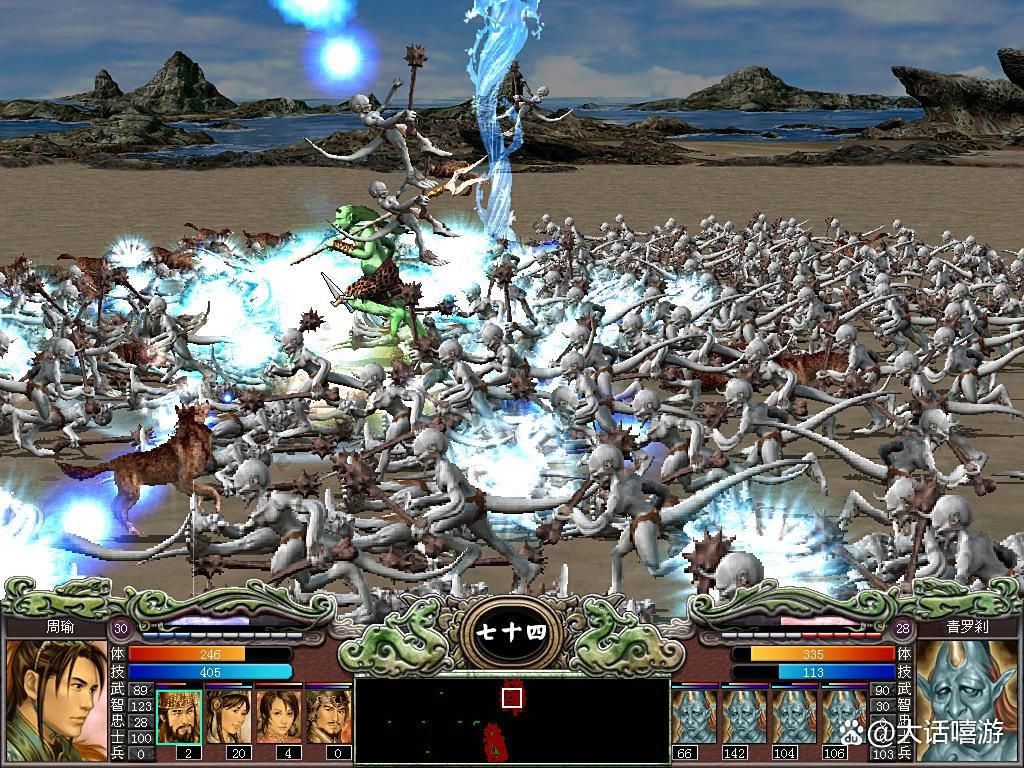The width and height of the screenshot is (1024, 768).
Task: Pick the enemy officer portrait with 142 troops
Action: pyautogui.click(x=744, y=716)
